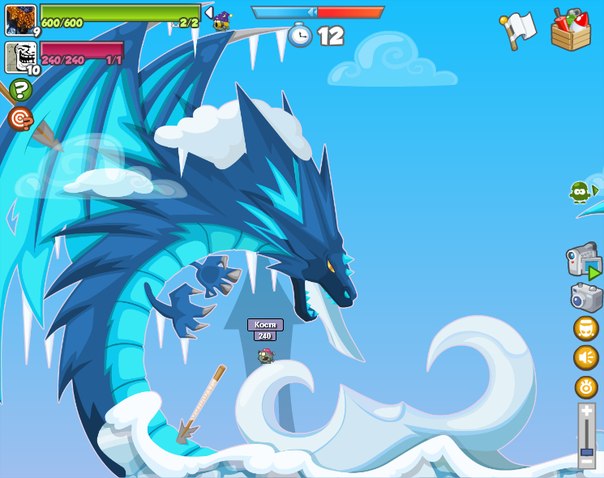
Task: Click the orange face mask button
Action: pos(585,328)
